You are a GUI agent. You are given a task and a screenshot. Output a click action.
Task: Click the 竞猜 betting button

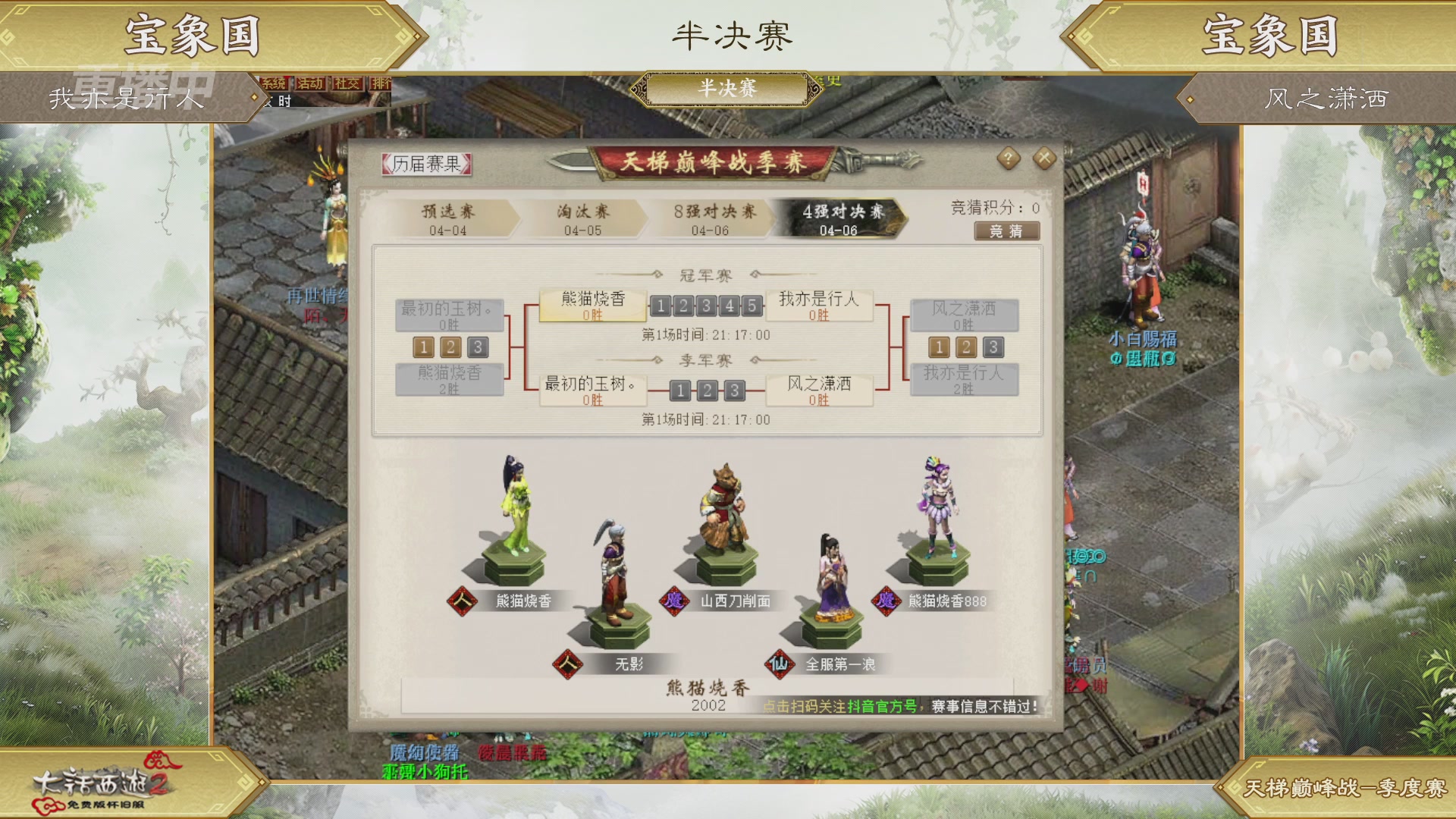1008,231
